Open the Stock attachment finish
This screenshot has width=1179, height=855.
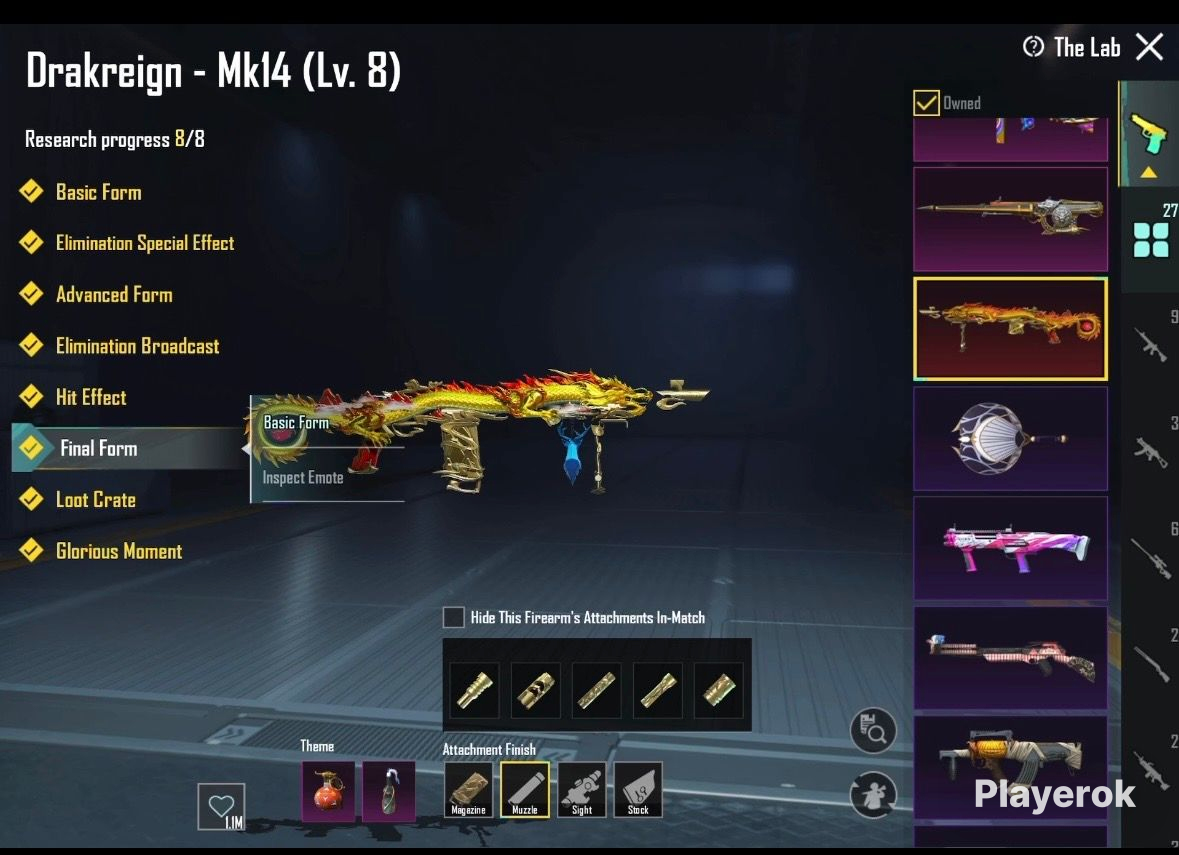(x=638, y=790)
